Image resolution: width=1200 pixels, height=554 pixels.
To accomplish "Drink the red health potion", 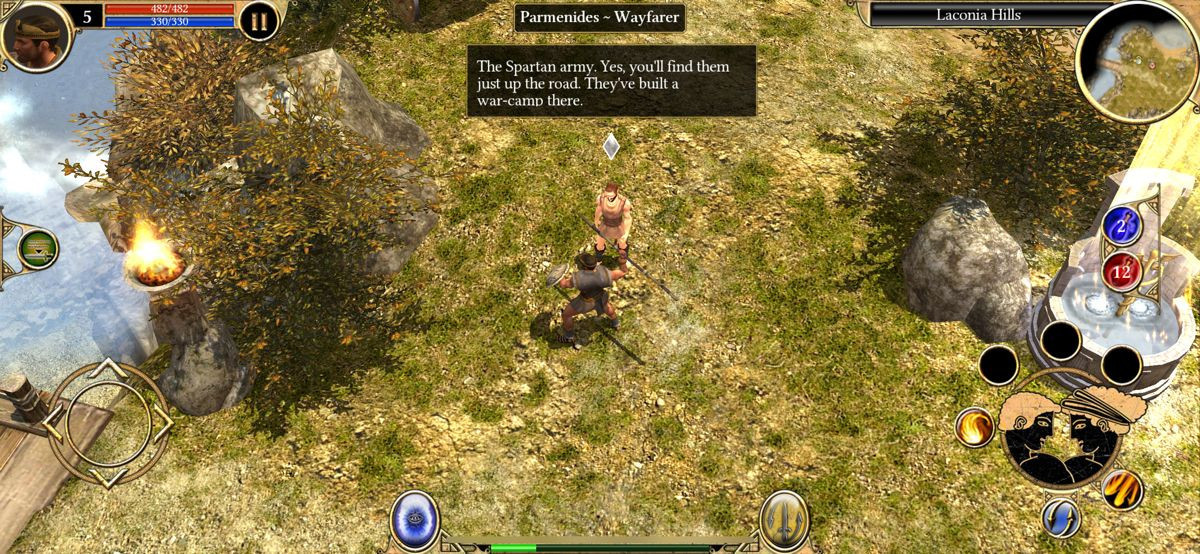I will (x=1122, y=269).
